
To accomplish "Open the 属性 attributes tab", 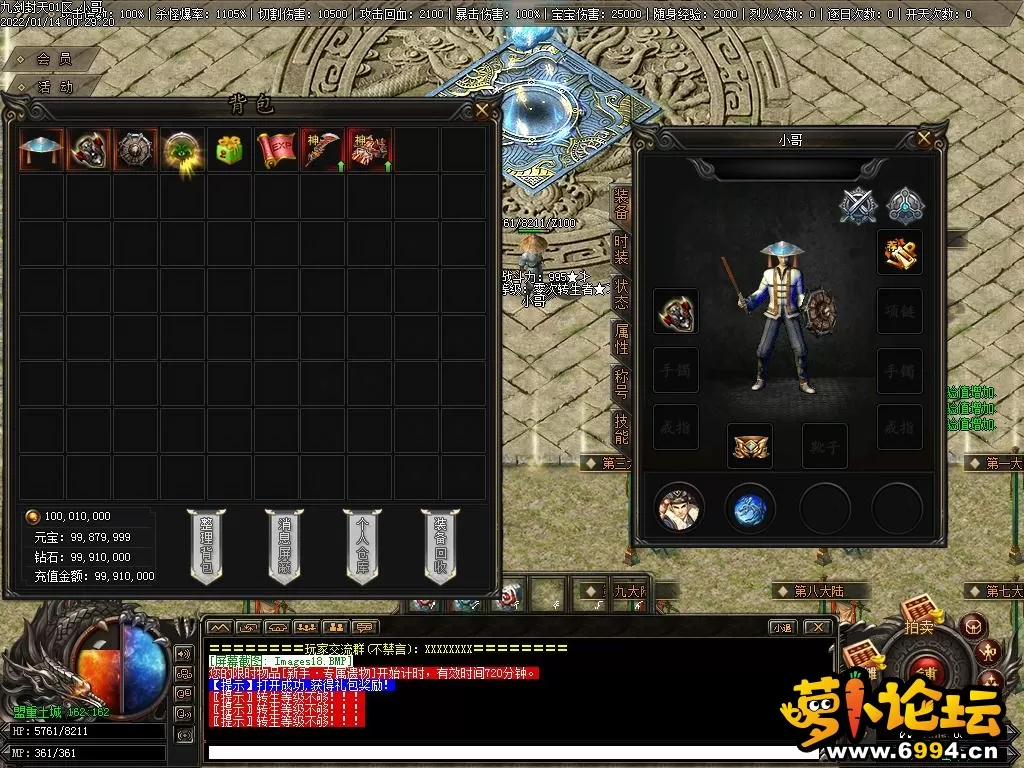I will point(621,339).
